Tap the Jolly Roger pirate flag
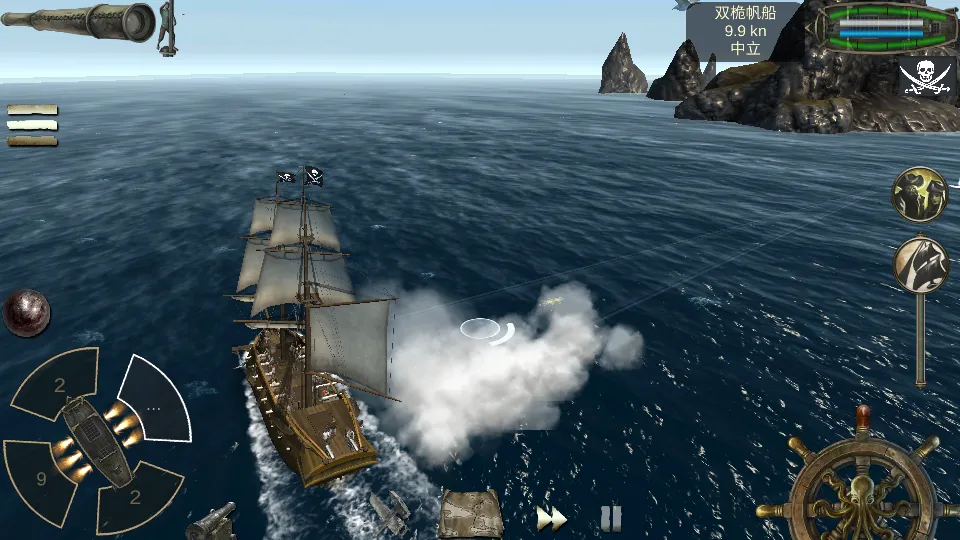The height and width of the screenshot is (540, 960). [x=925, y=77]
